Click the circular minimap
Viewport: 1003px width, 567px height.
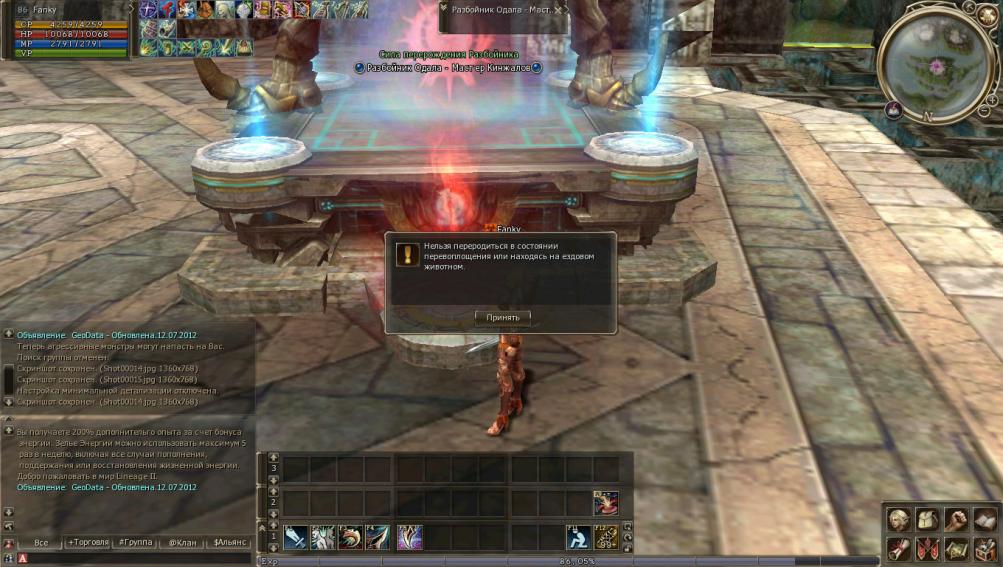936,66
